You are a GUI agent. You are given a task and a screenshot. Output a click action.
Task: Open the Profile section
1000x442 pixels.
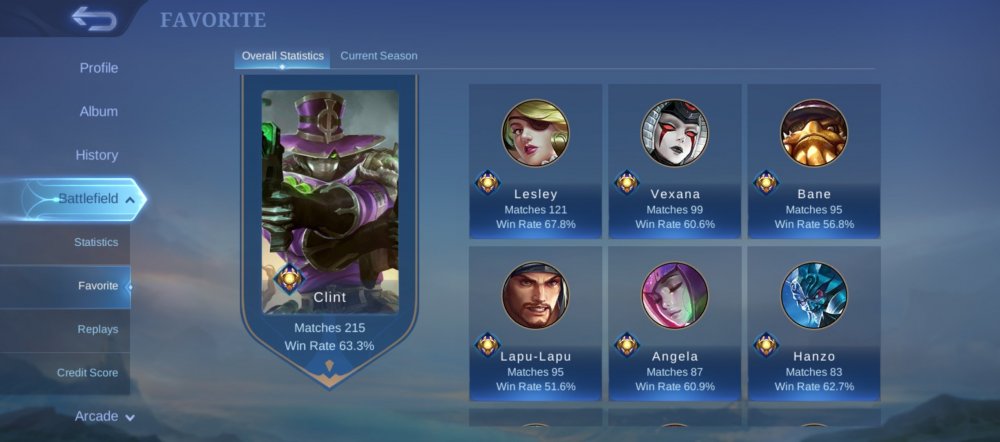98,68
